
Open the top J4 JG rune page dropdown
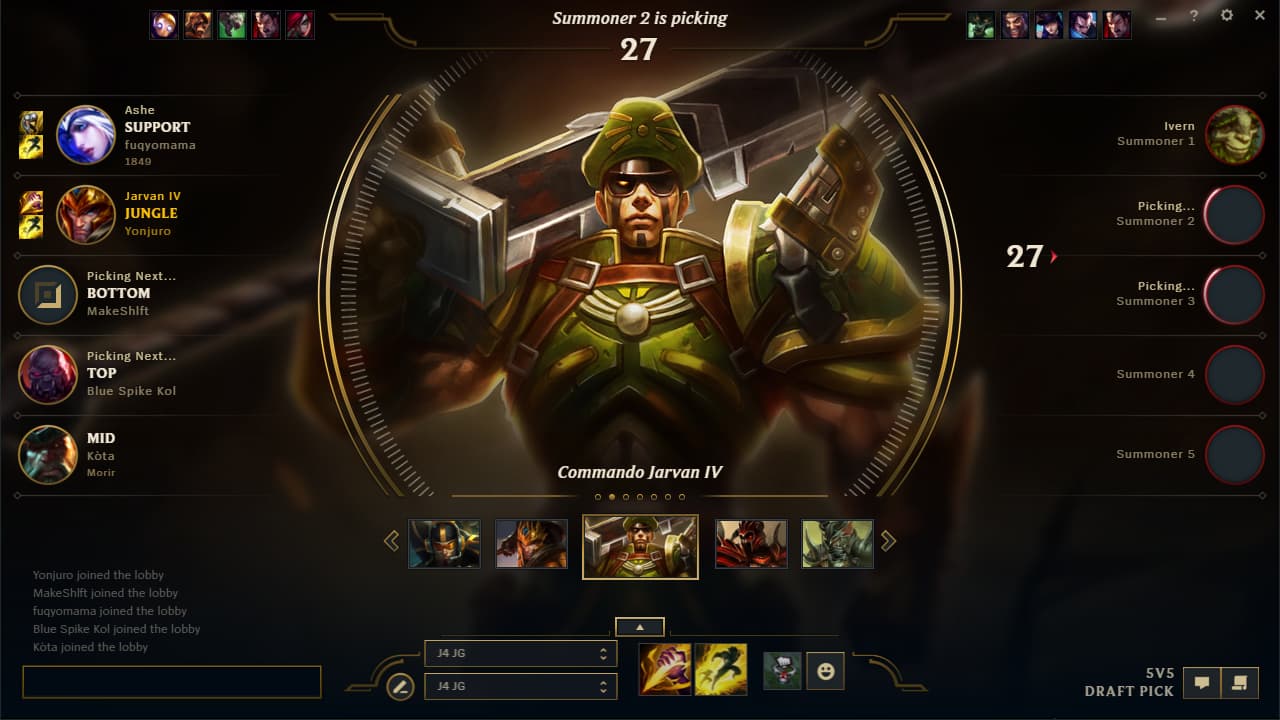520,653
